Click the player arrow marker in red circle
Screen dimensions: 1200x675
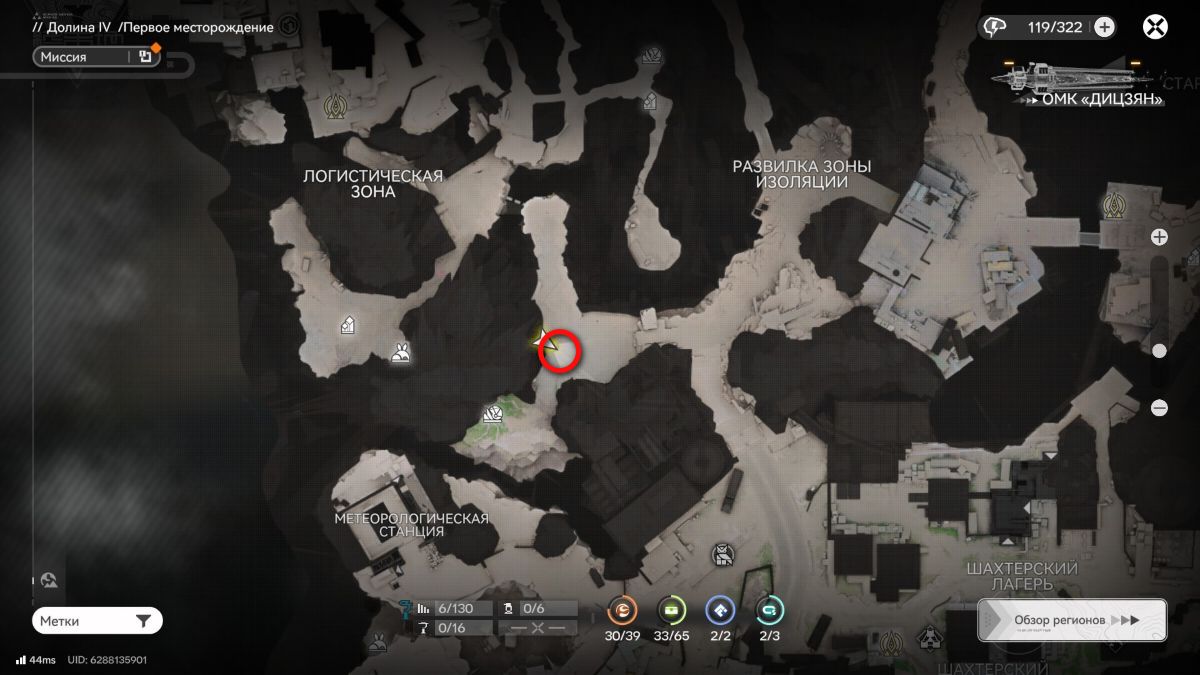coord(546,340)
